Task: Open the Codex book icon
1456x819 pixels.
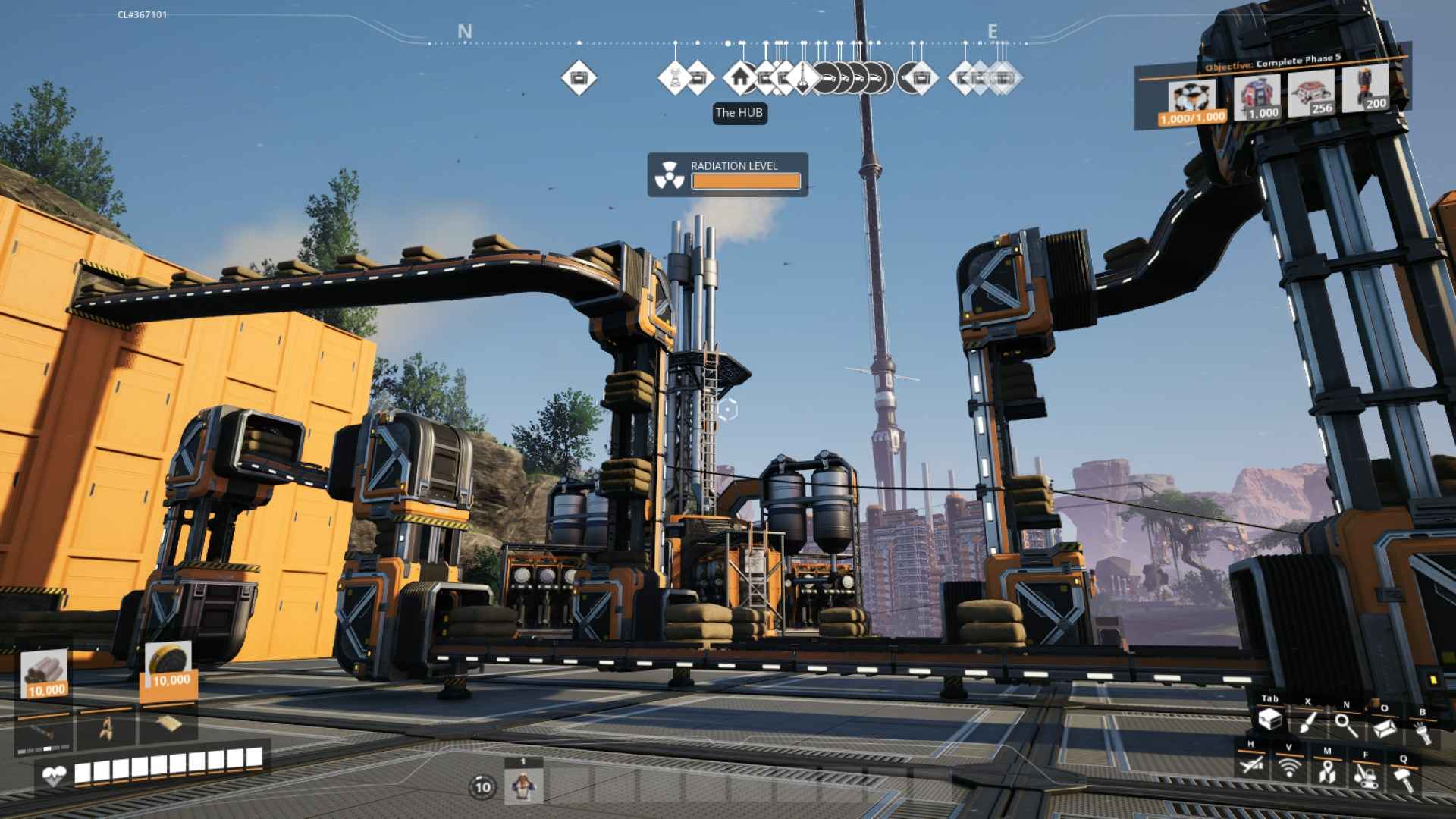Action: (1385, 728)
